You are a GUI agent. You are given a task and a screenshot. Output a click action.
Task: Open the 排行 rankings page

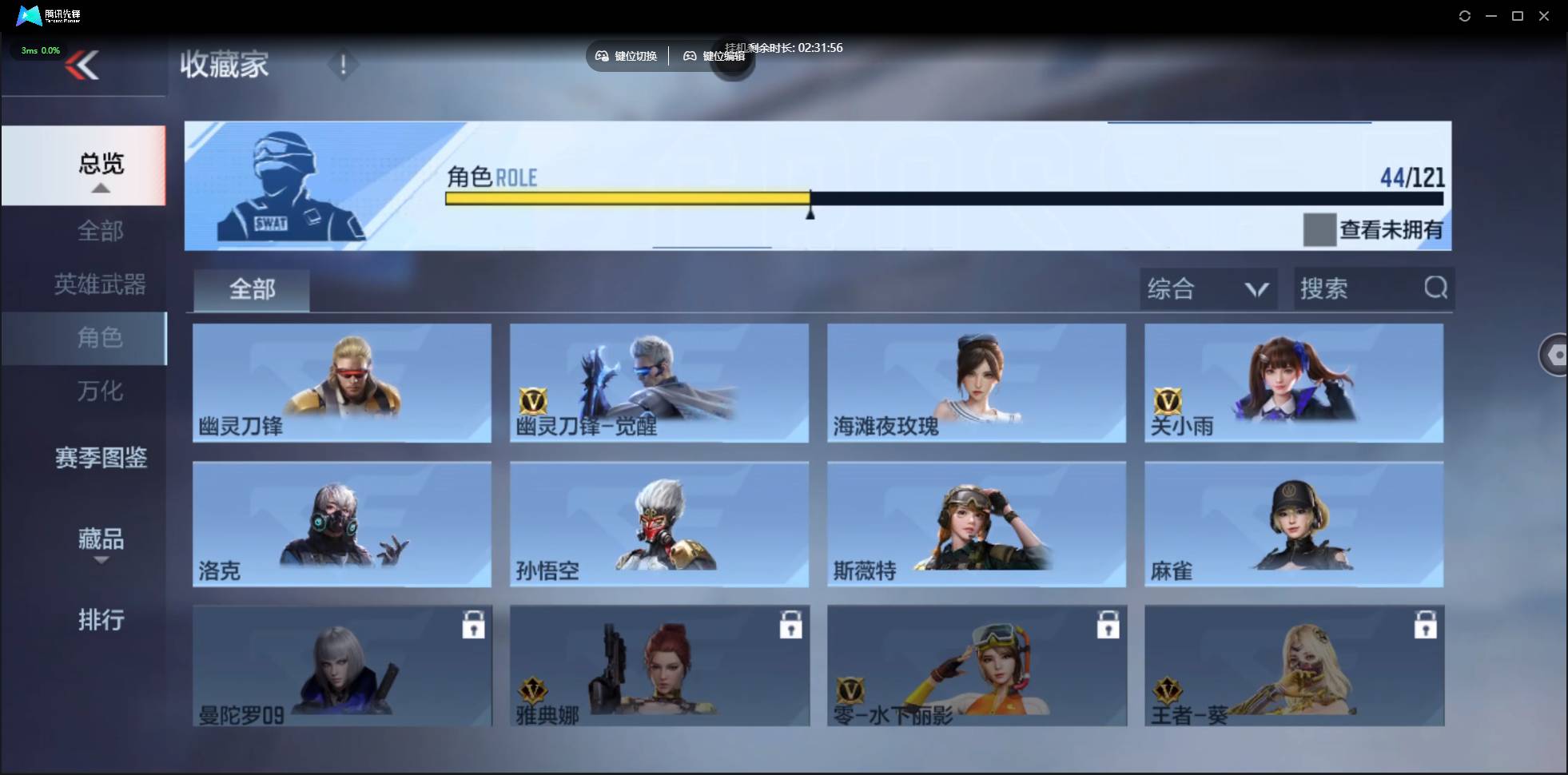(101, 620)
